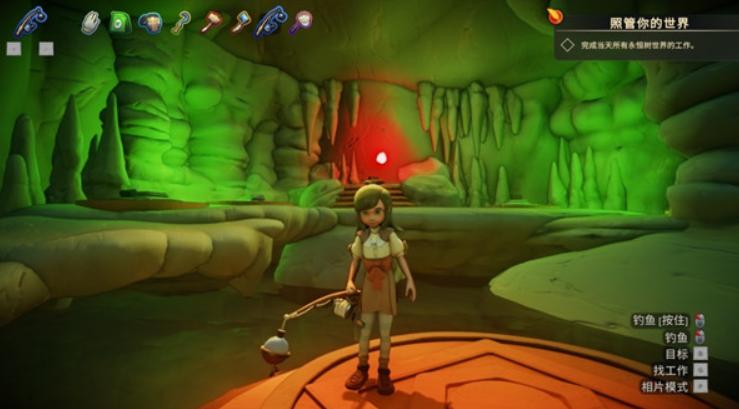The height and width of the screenshot is (409, 739).
Task: Select the key-shaped tool icon
Action: click(x=181, y=22)
